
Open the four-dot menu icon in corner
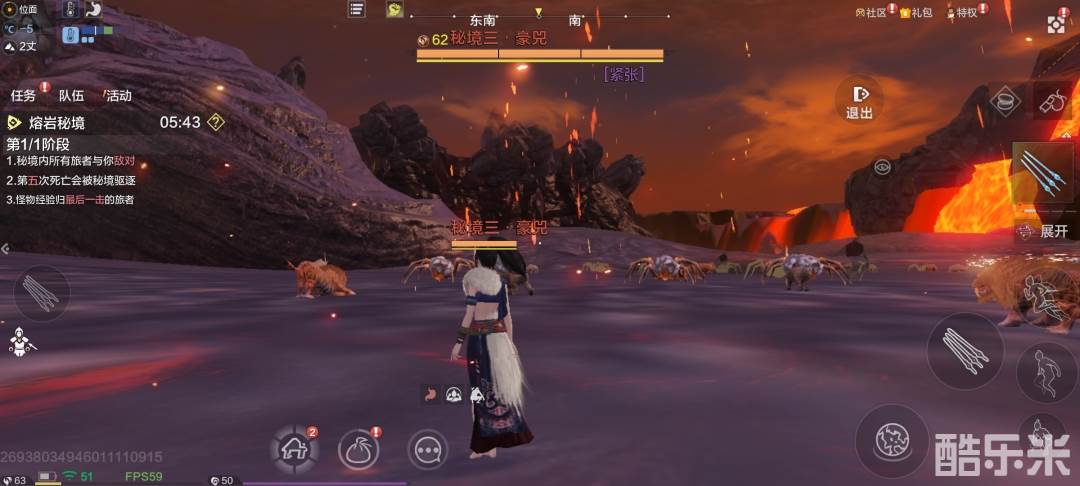1057,24
